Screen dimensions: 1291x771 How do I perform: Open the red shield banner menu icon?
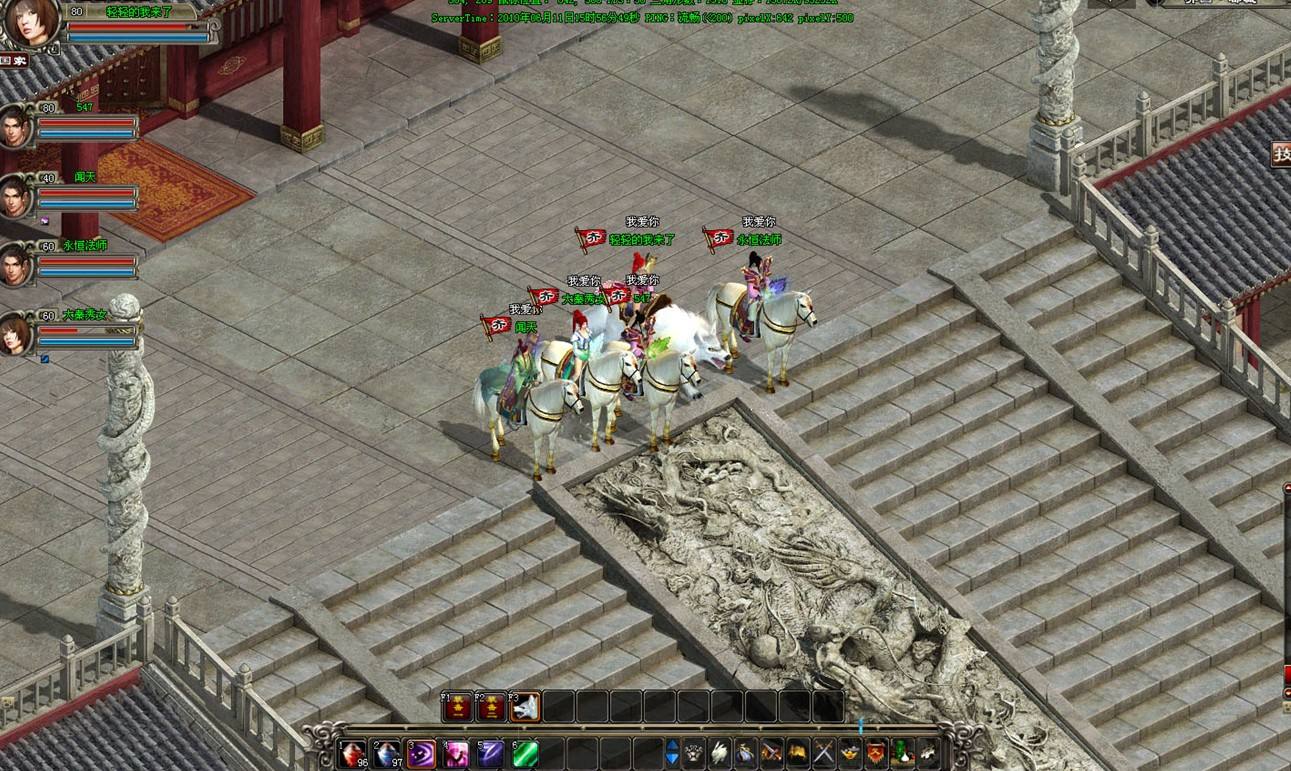876,752
